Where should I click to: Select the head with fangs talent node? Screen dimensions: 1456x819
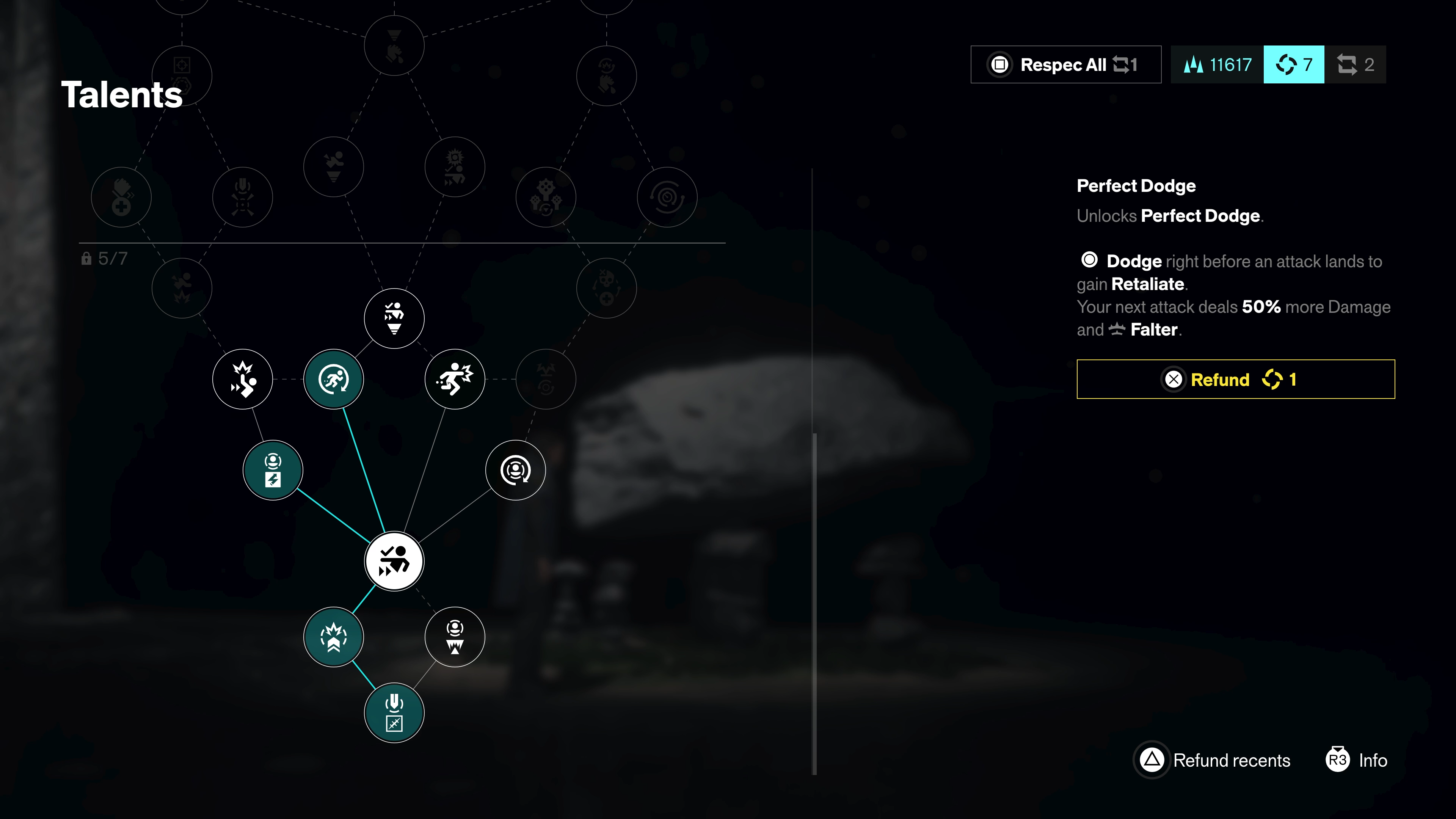[455, 637]
